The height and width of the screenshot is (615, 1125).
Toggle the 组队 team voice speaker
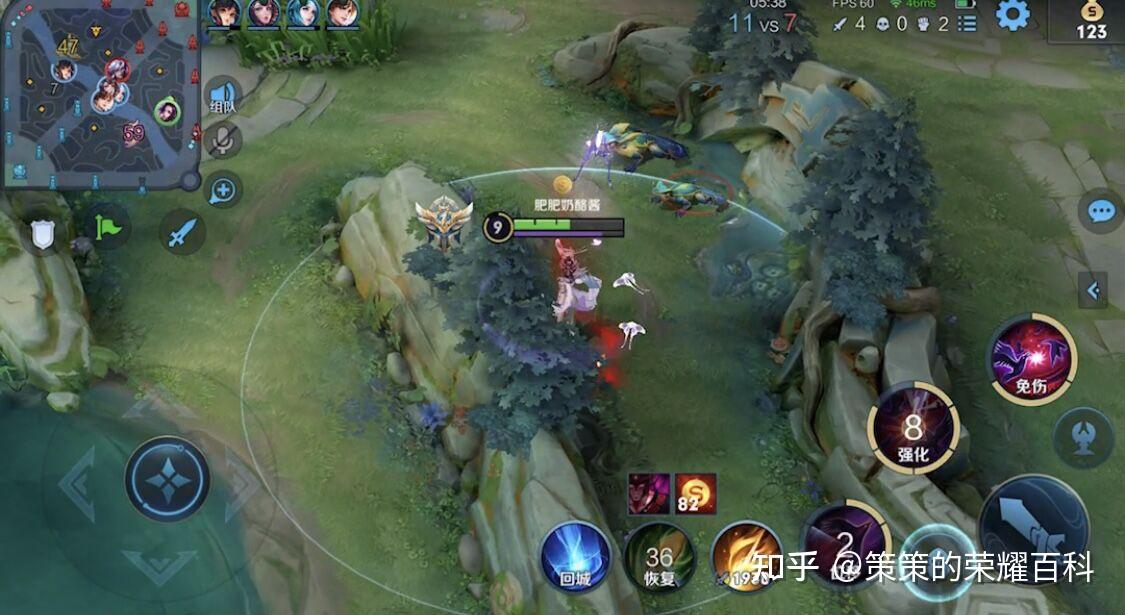[x=223, y=97]
